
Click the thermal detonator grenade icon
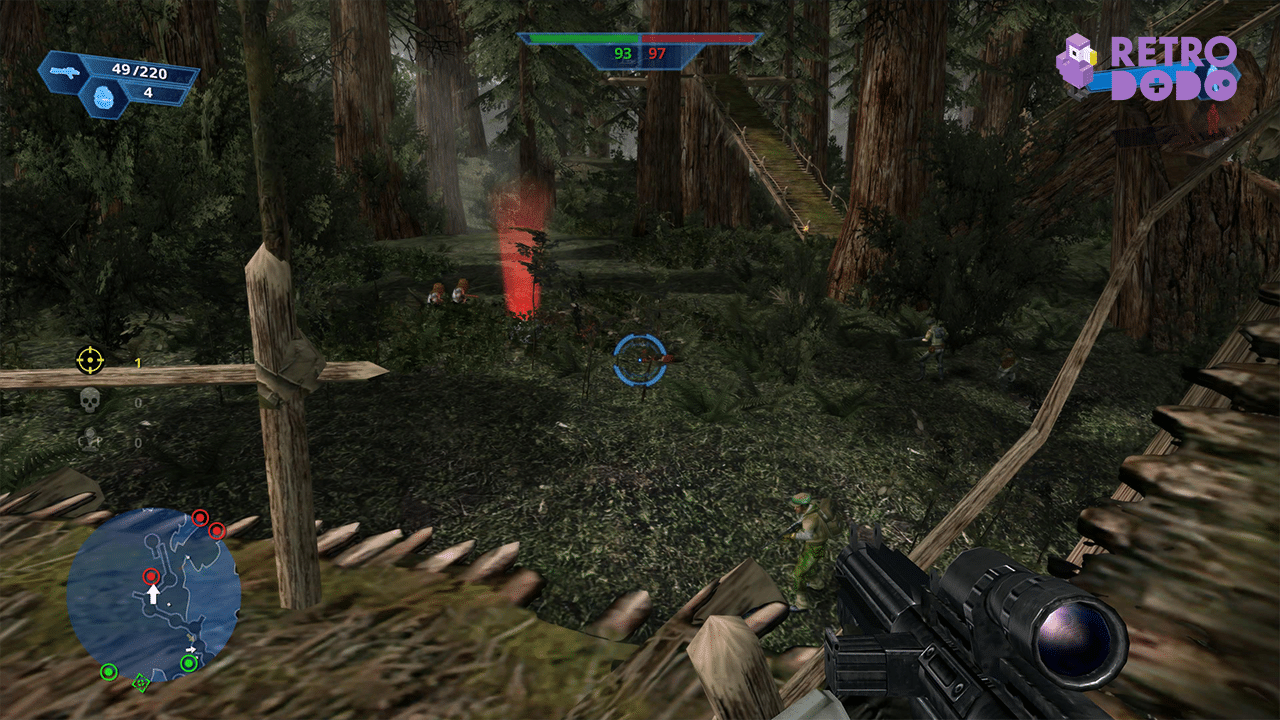point(106,97)
